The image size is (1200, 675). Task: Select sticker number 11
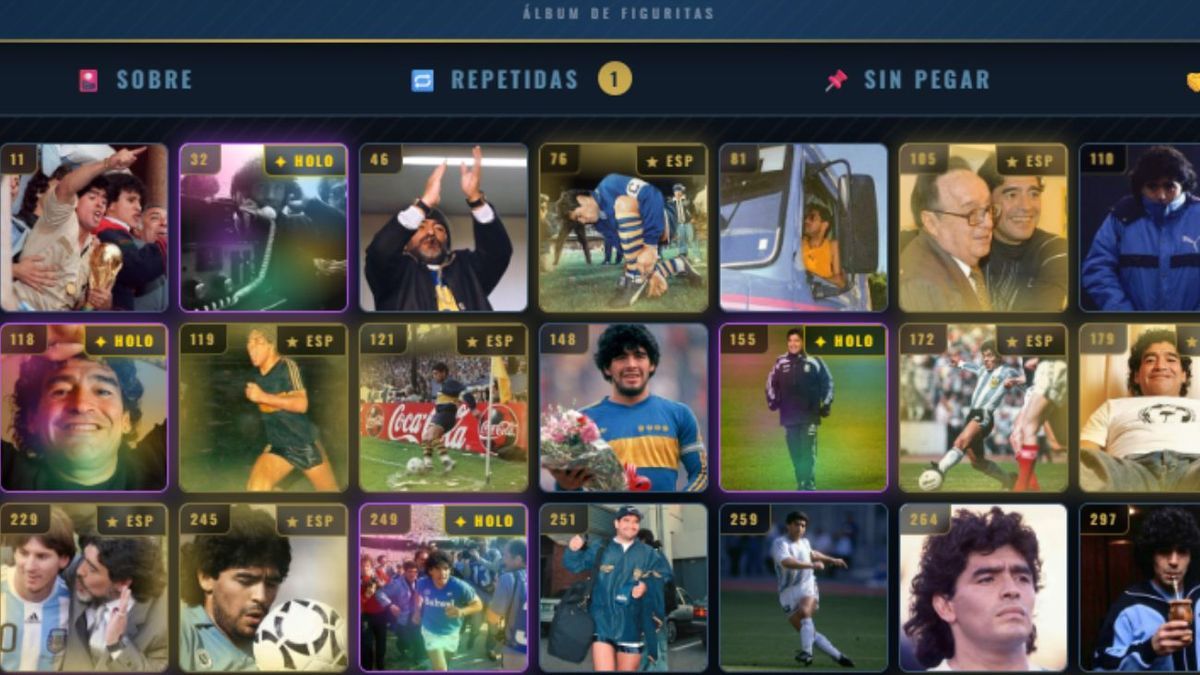click(x=84, y=228)
